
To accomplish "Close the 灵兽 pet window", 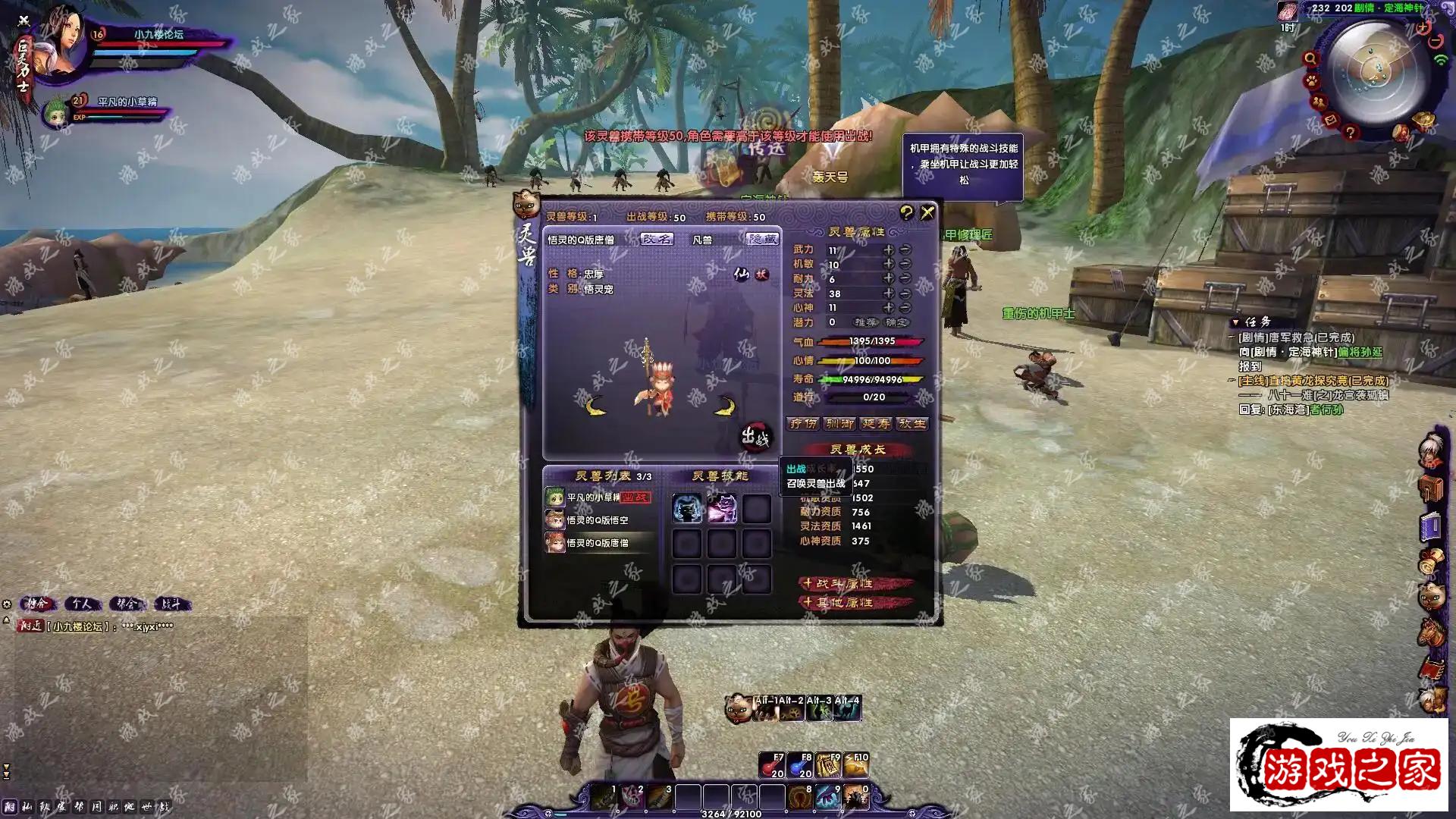I will tap(927, 213).
